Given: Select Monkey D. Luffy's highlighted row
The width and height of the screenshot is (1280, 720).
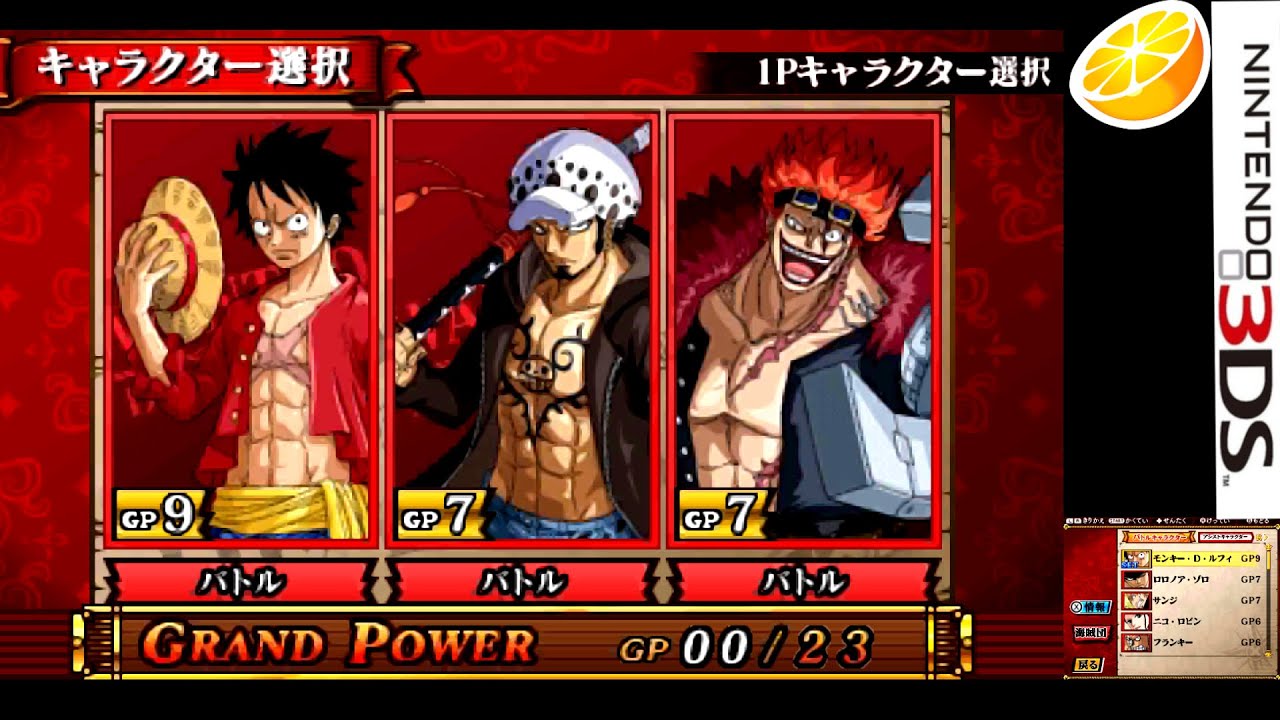Looking at the screenshot, I should point(1195,558).
